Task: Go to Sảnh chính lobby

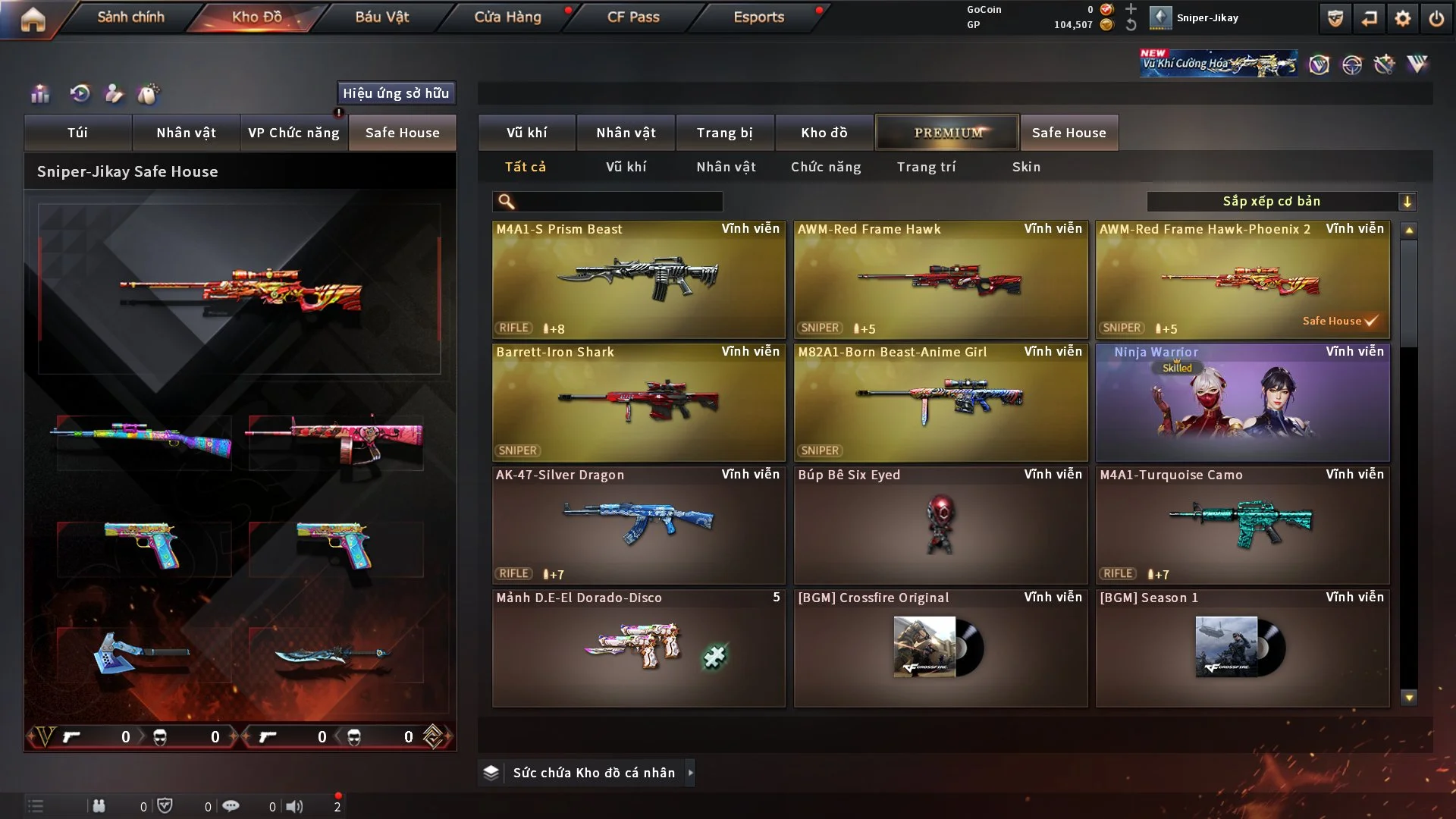Action: pyautogui.click(x=130, y=17)
